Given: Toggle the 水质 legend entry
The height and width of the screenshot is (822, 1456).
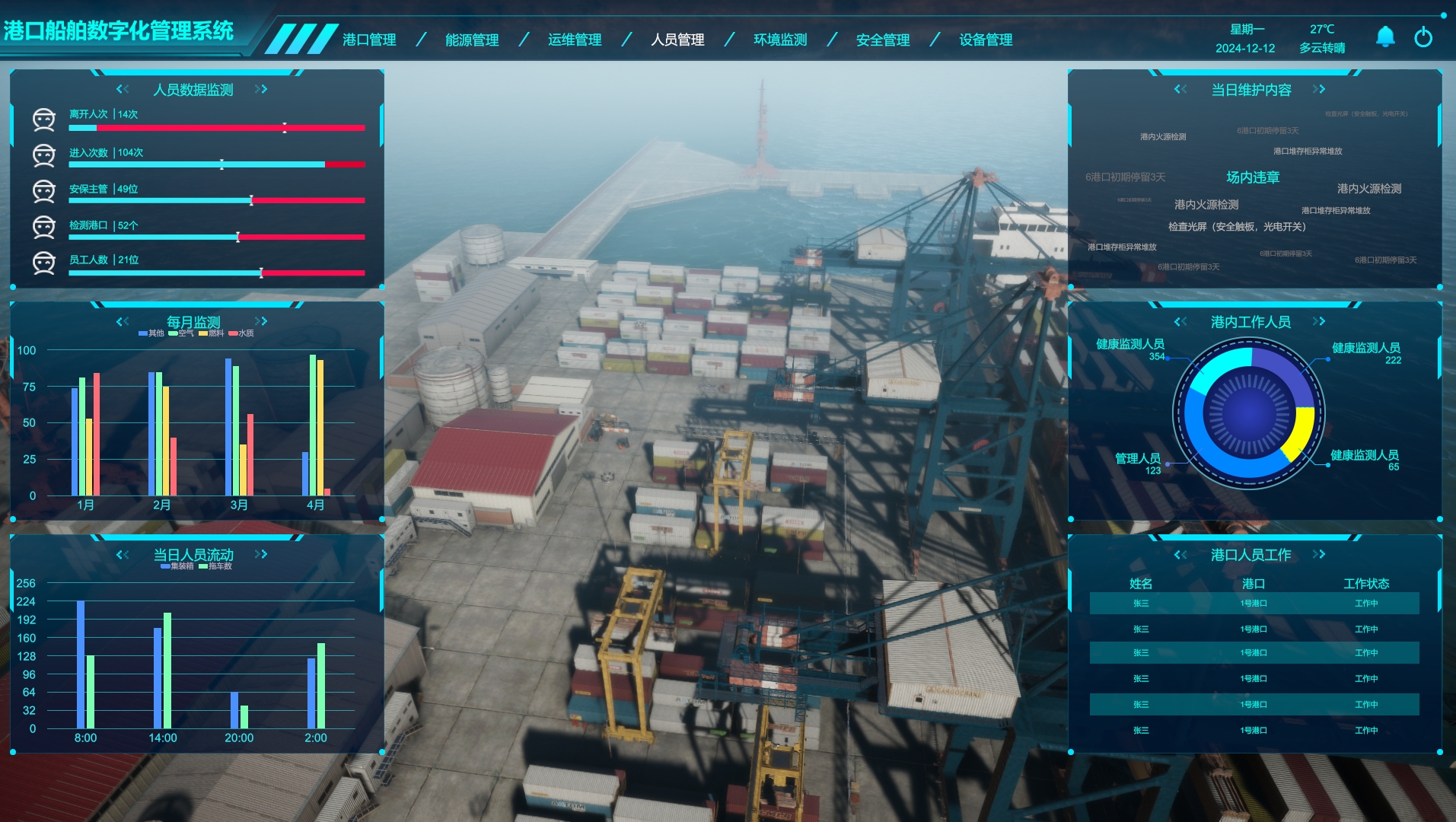Looking at the screenshot, I should [241, 333].
